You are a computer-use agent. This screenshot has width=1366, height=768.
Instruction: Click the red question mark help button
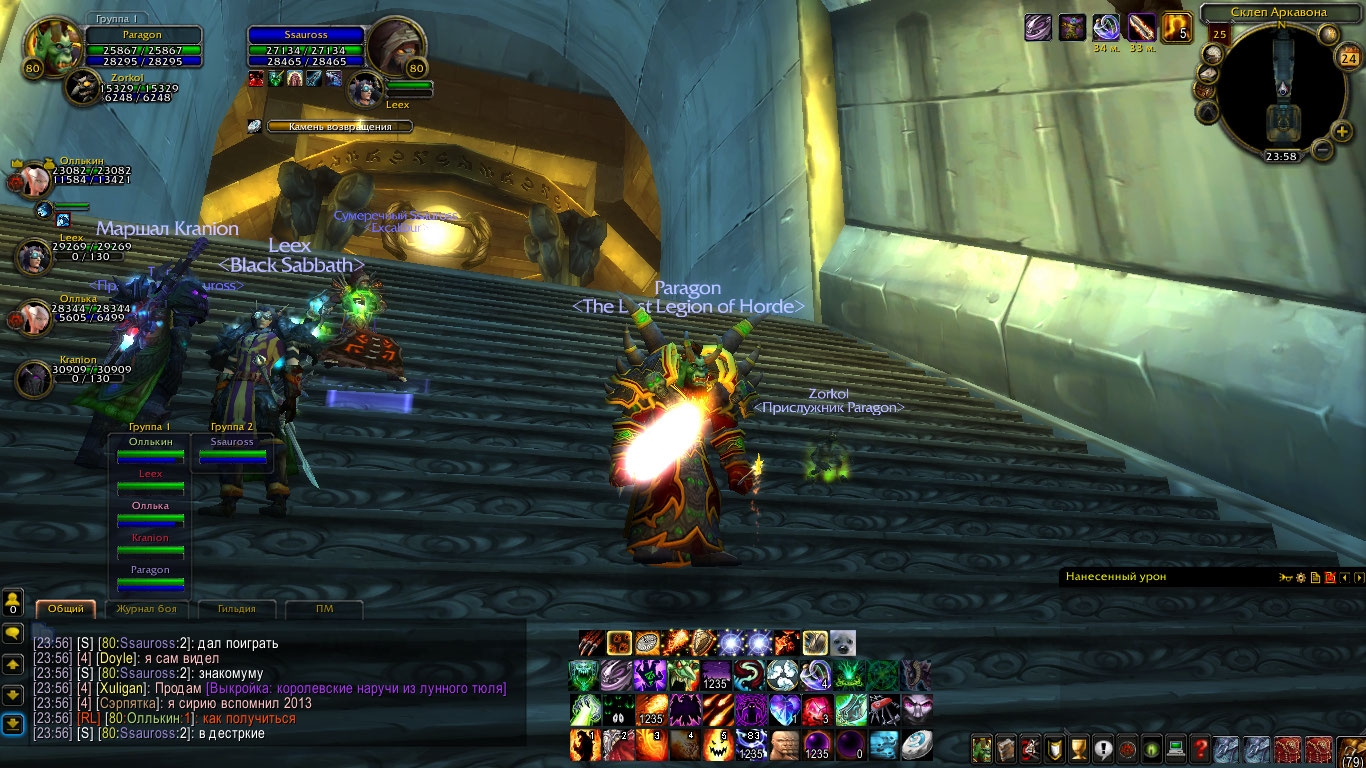(1200, 747)
